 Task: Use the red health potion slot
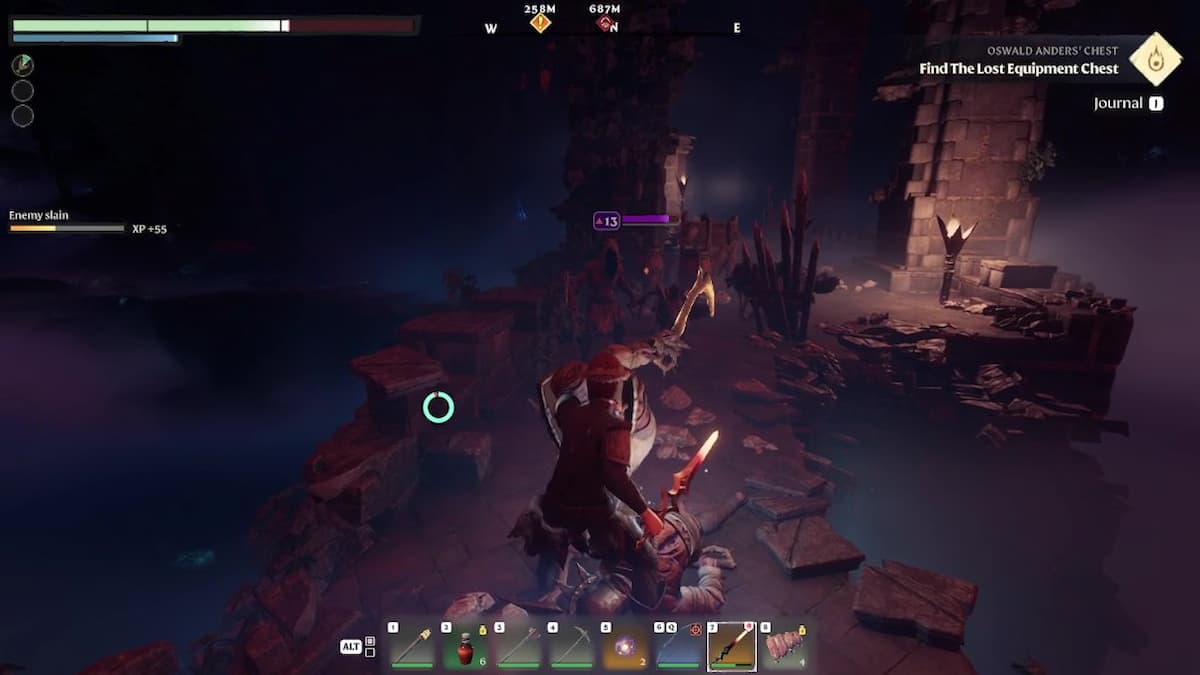pyautogui.click(x=465, y=647)
